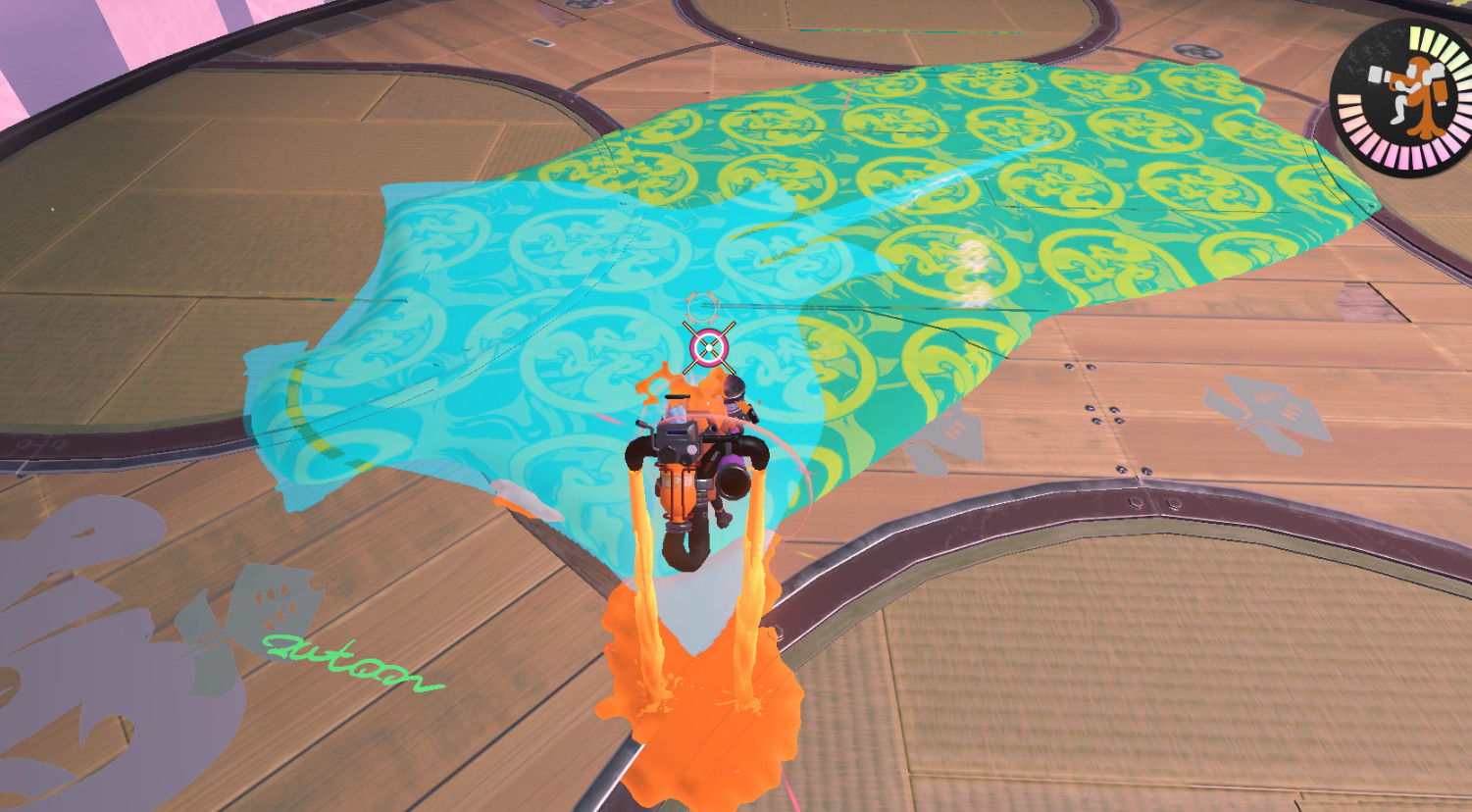
Task: Click the hammer held by the gauge character
Action: click(1376, 75)
